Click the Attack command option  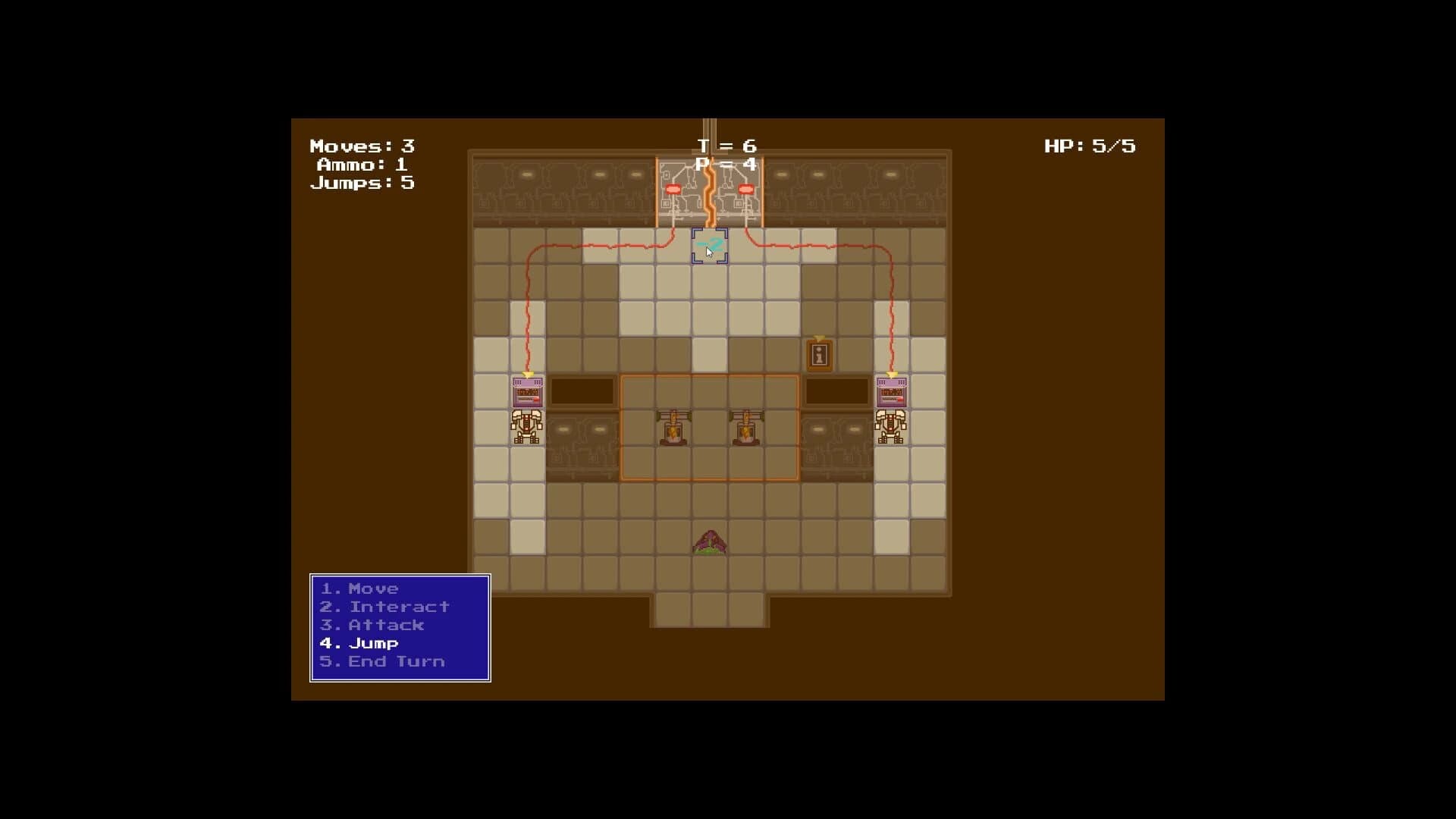click(371, 625)
